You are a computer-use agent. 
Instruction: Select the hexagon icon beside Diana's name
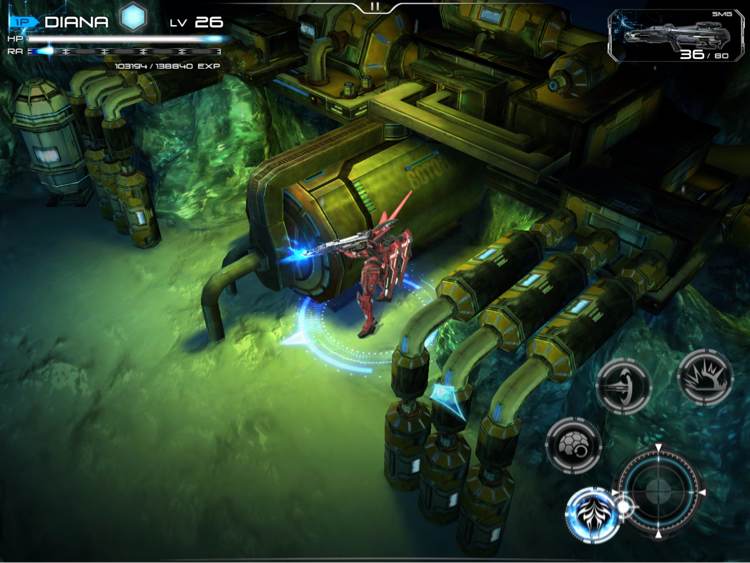pyautogui.click(x=133, y=18)
